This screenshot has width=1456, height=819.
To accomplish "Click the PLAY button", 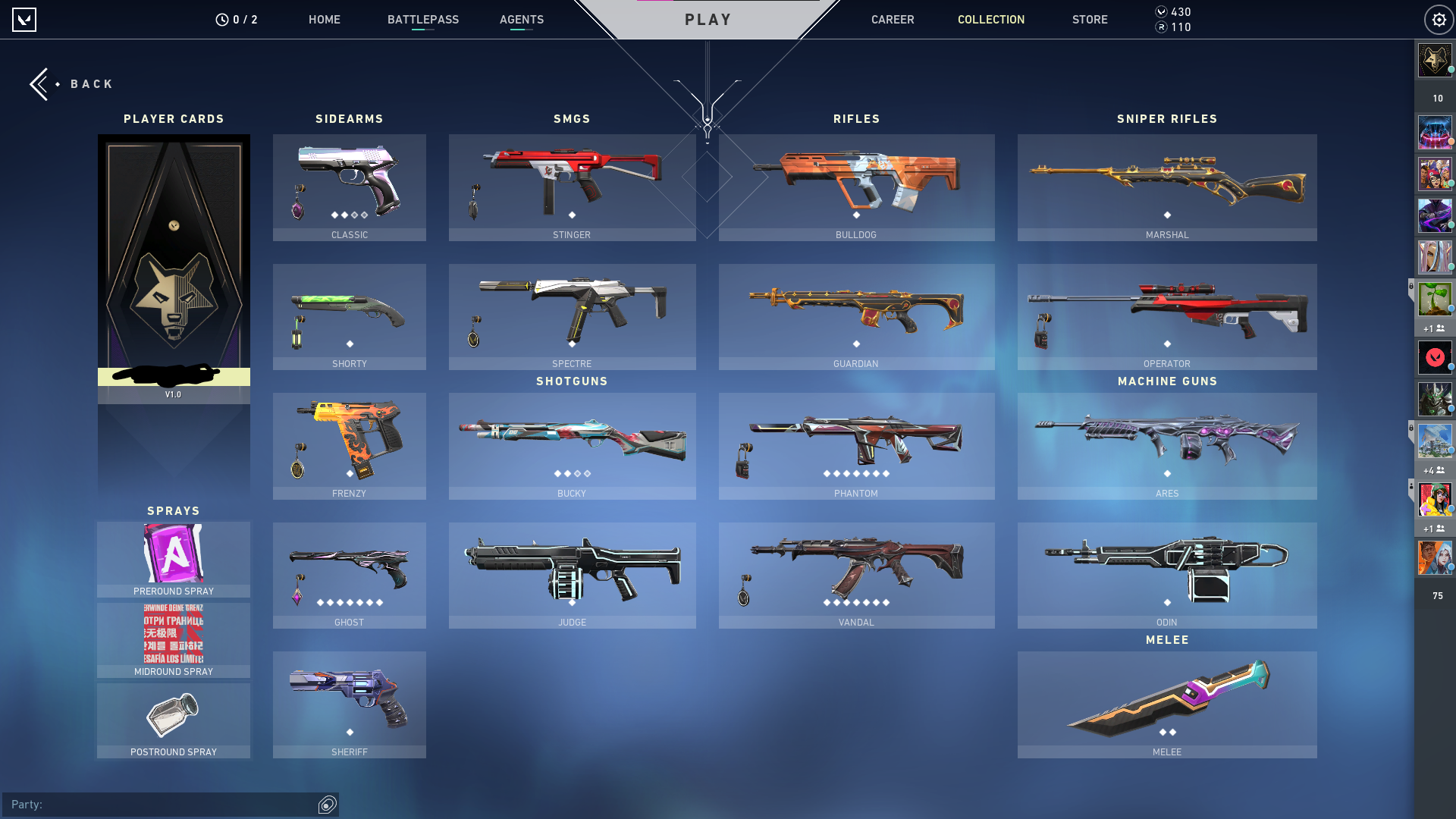I will [707, 20].
